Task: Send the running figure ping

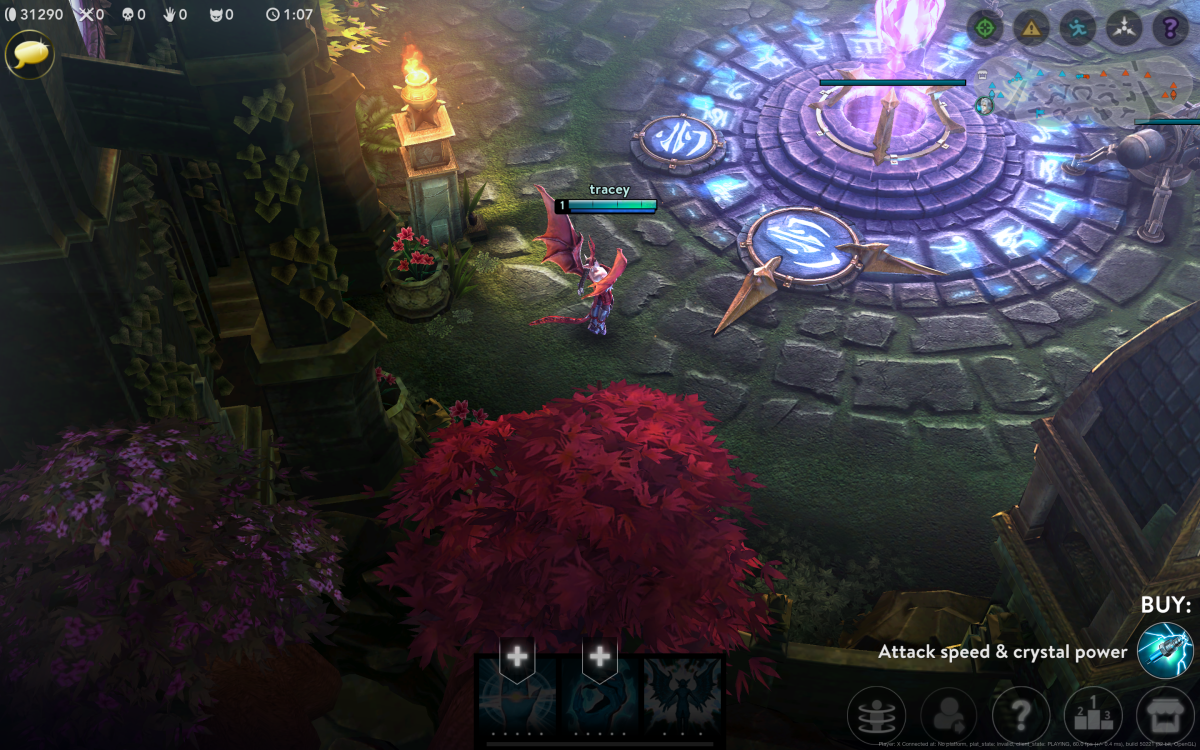Action: click(1078, 27)
